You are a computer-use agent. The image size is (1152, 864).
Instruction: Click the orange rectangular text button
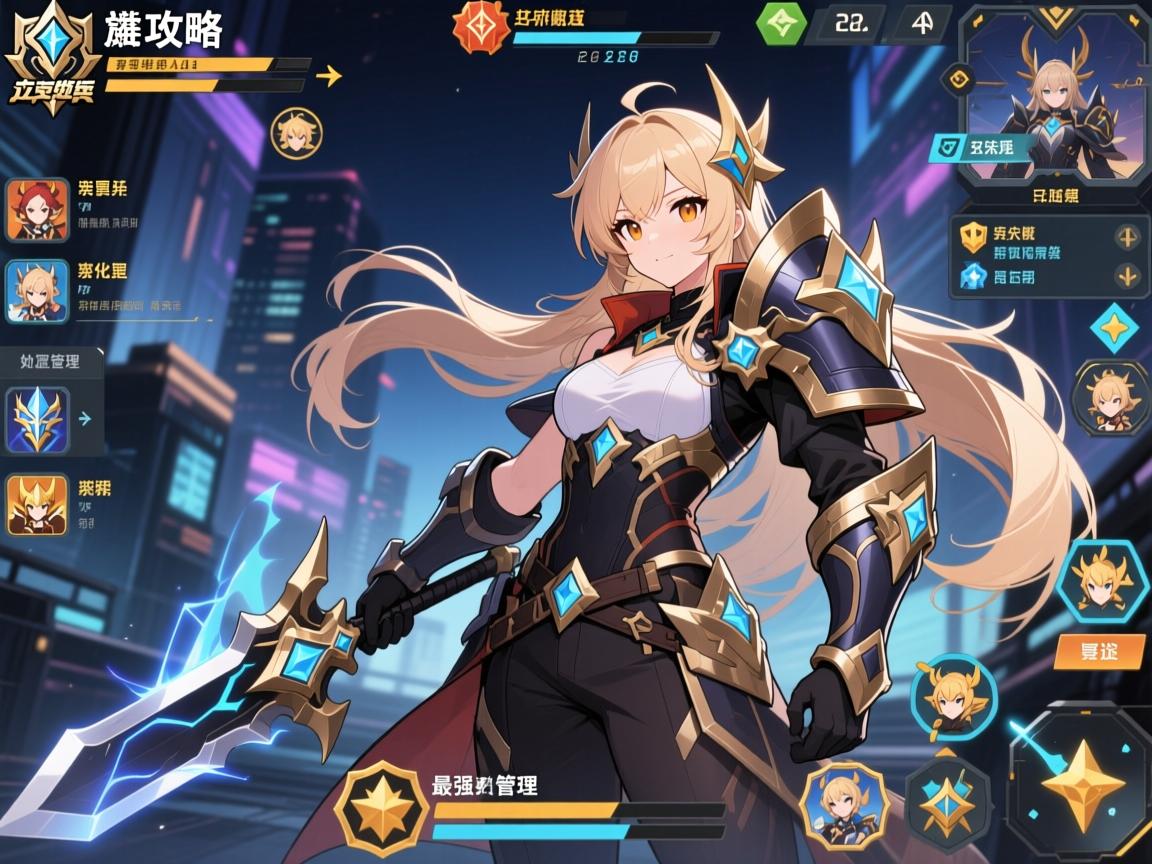[1099, 652]
